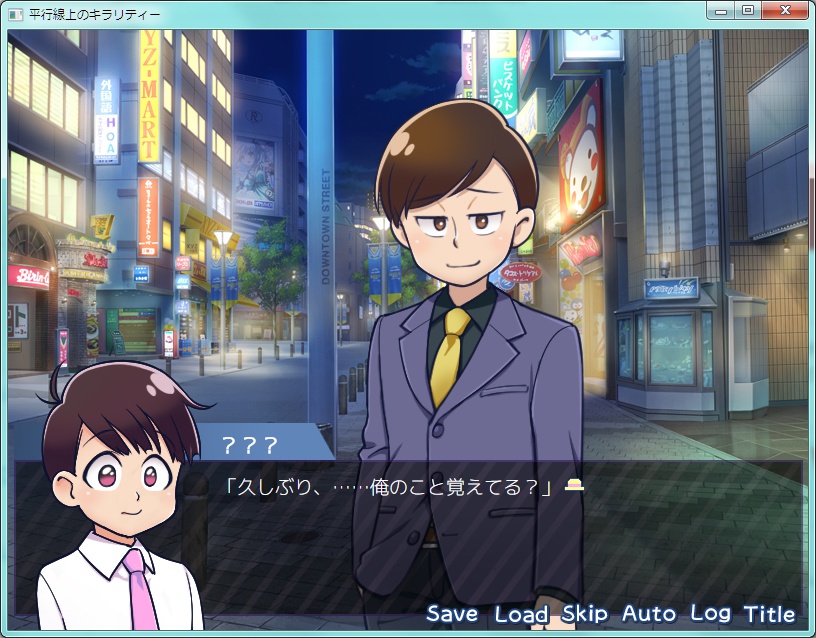Minimize the game window
The height and width of the screenshot is (638, 816).
pos(722,11)
